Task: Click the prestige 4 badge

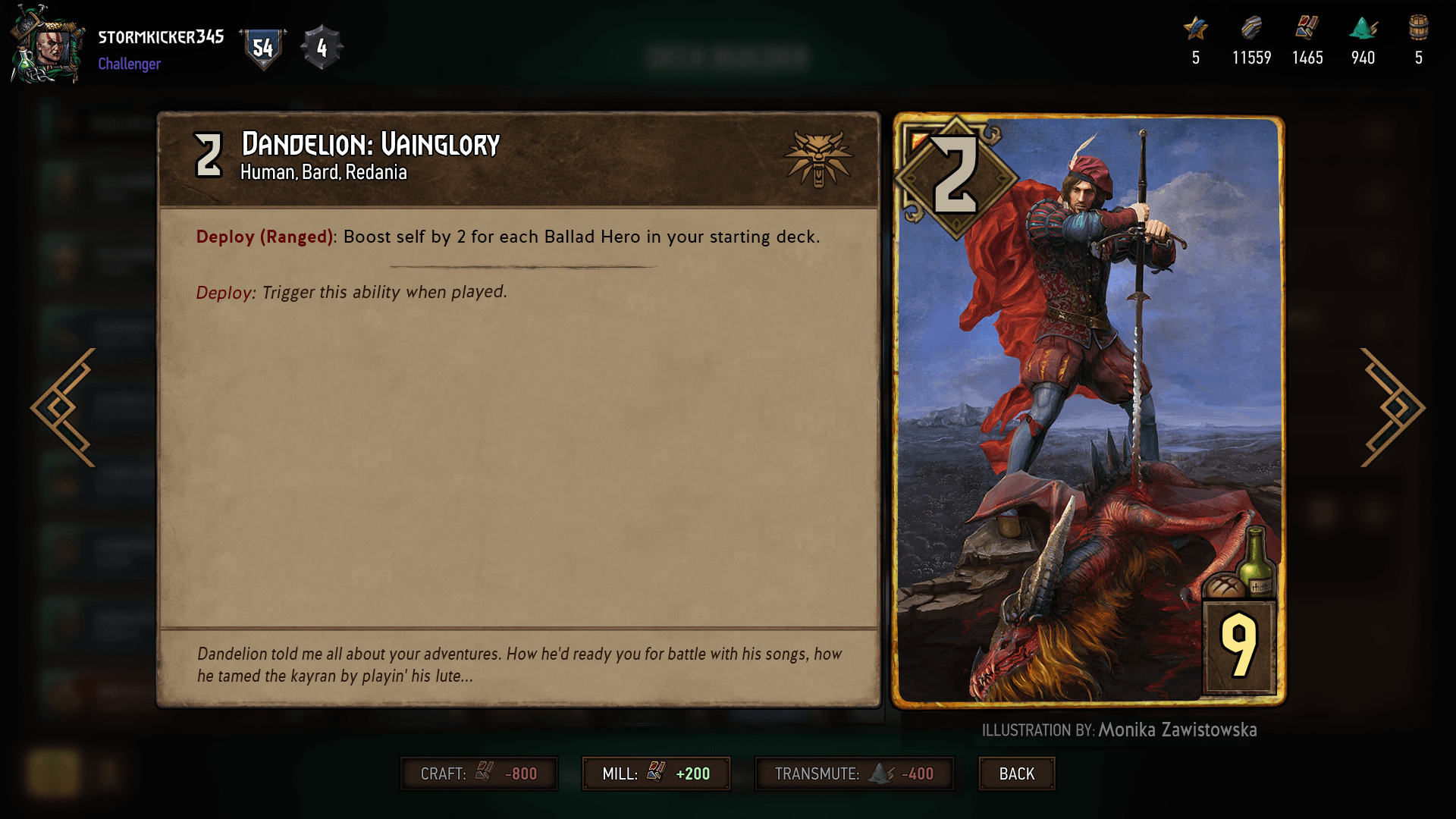Action: pyautogui.click(x=322, y=49)
